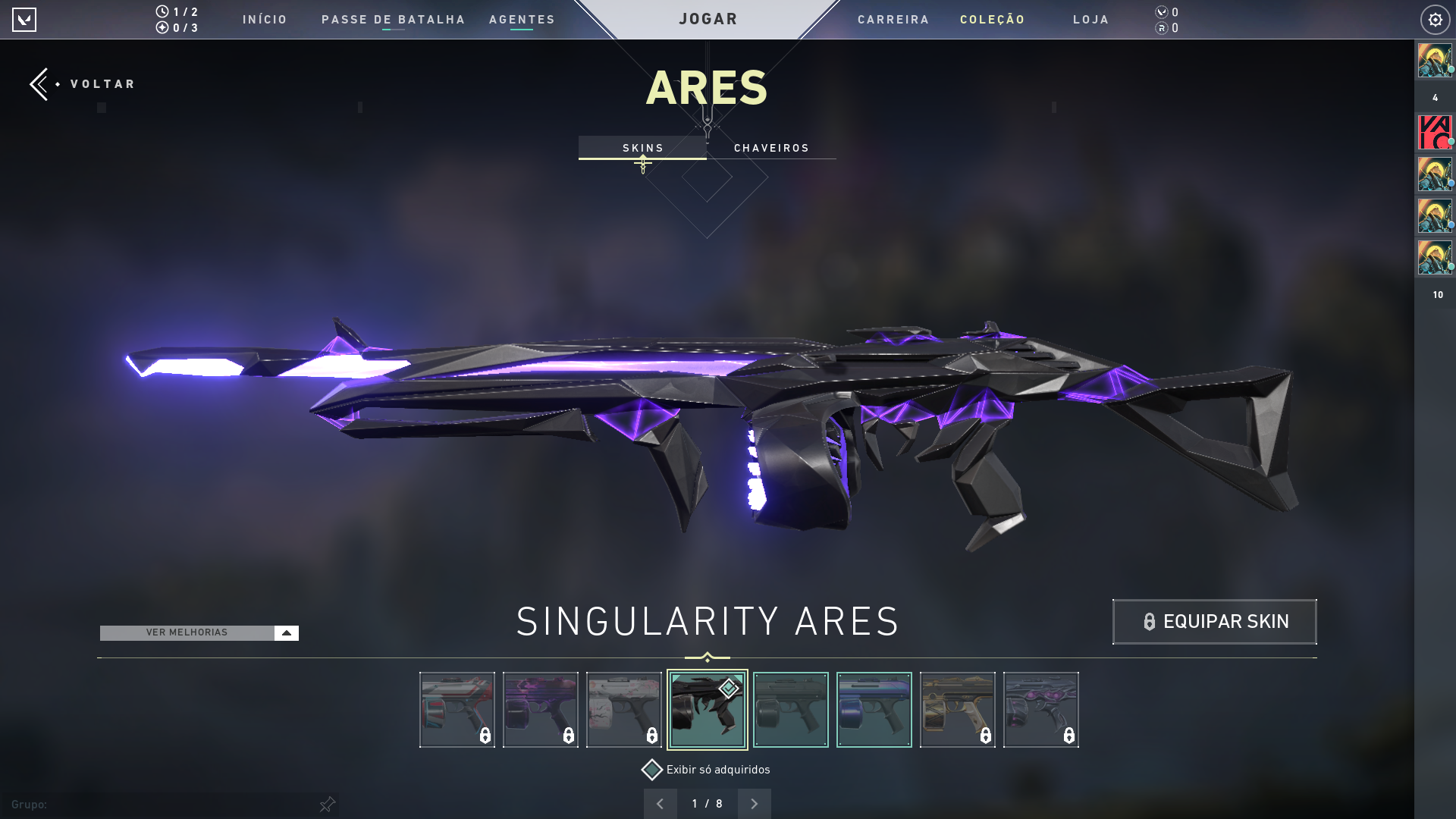Open the settings gear menu
Image resolution: width=1456 pixels, height=819 pixels.
[x=1435, y=20]
